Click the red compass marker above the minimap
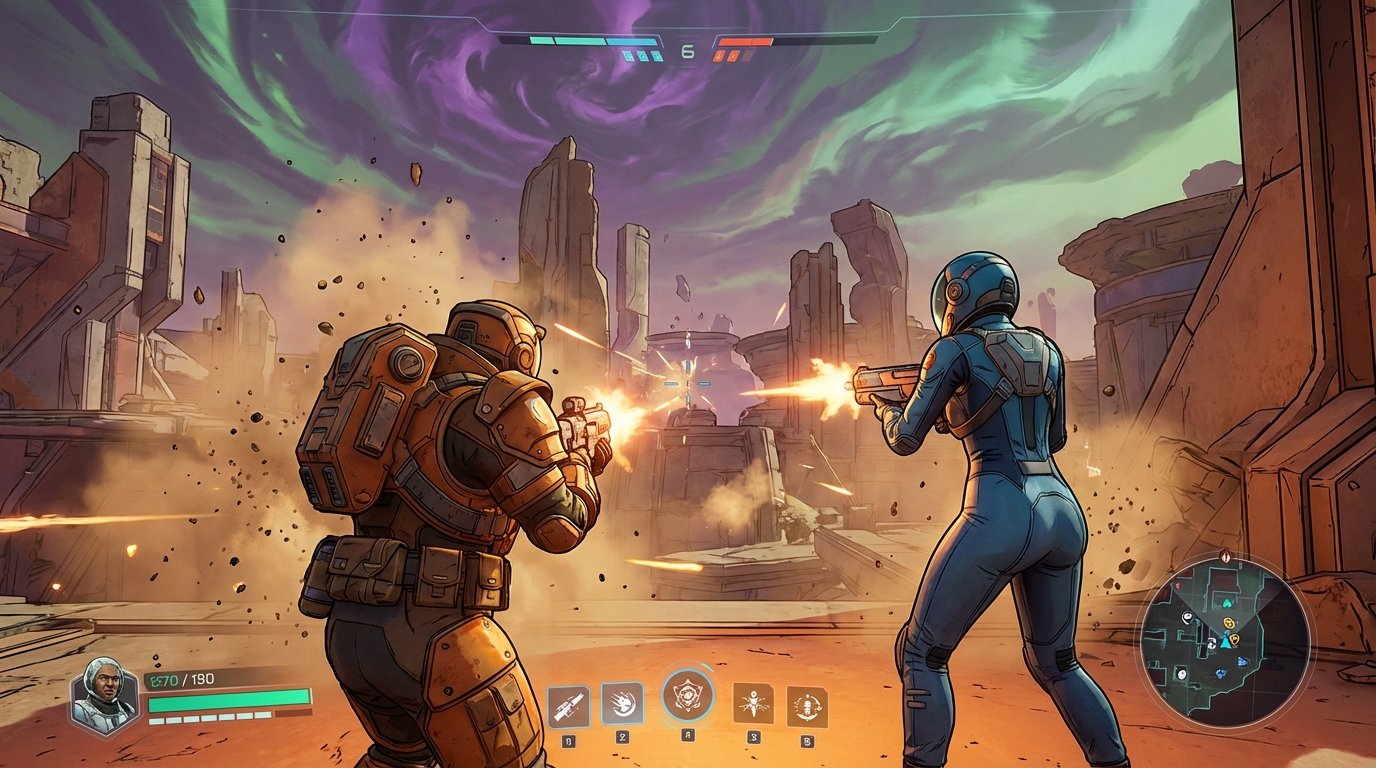1376x768 pixels. coord(1224,556)
